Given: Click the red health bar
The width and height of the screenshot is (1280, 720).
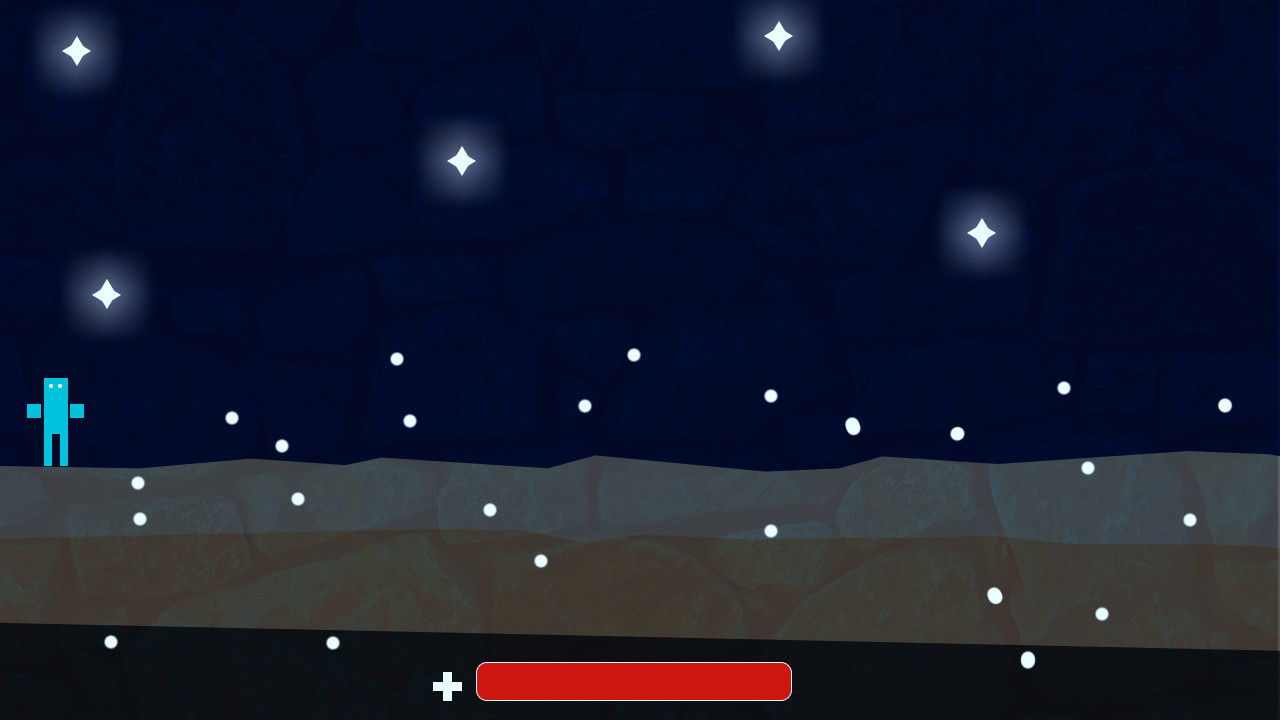Looking at the screenshot, I should point(633,681).
